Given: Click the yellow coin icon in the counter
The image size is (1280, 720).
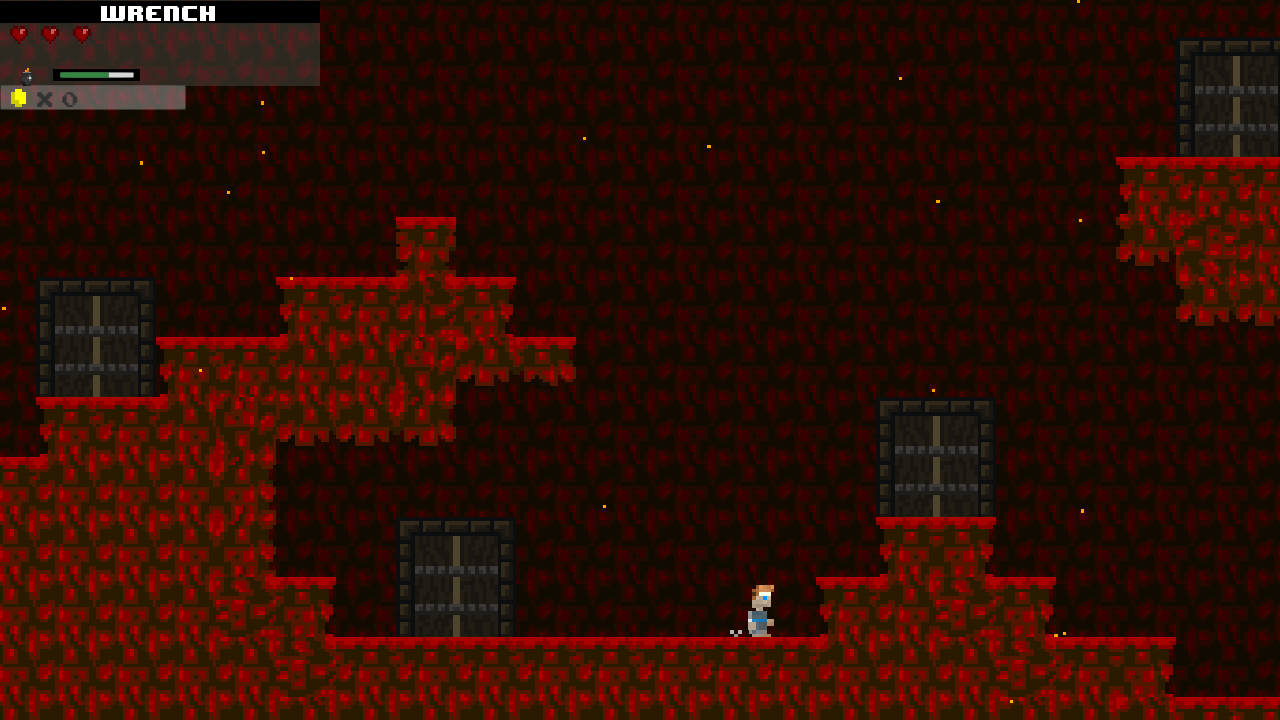Looking at the screenshot, I should pos(18,98).
